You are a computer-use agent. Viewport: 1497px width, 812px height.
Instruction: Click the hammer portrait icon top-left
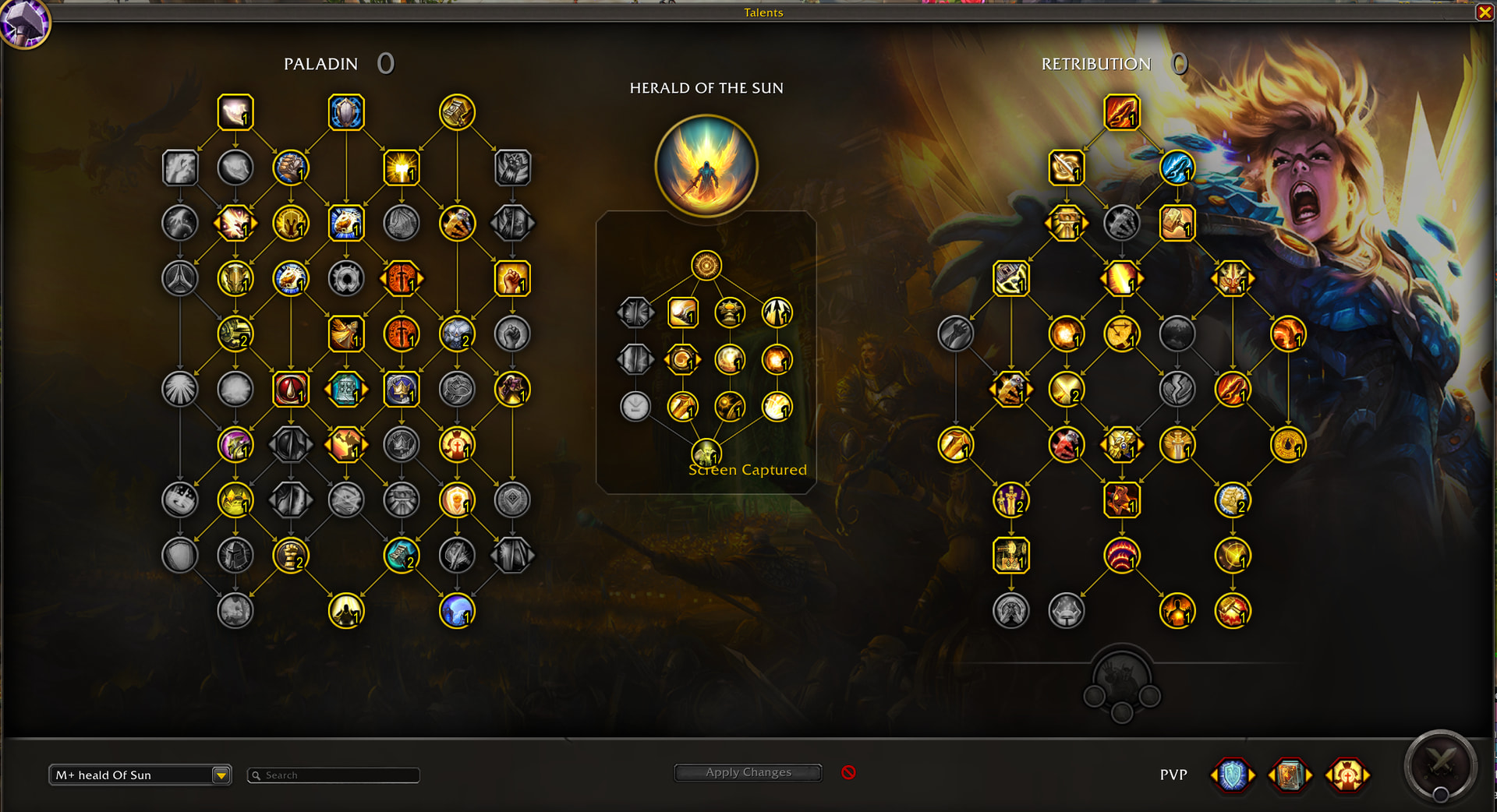pos(25,23)
